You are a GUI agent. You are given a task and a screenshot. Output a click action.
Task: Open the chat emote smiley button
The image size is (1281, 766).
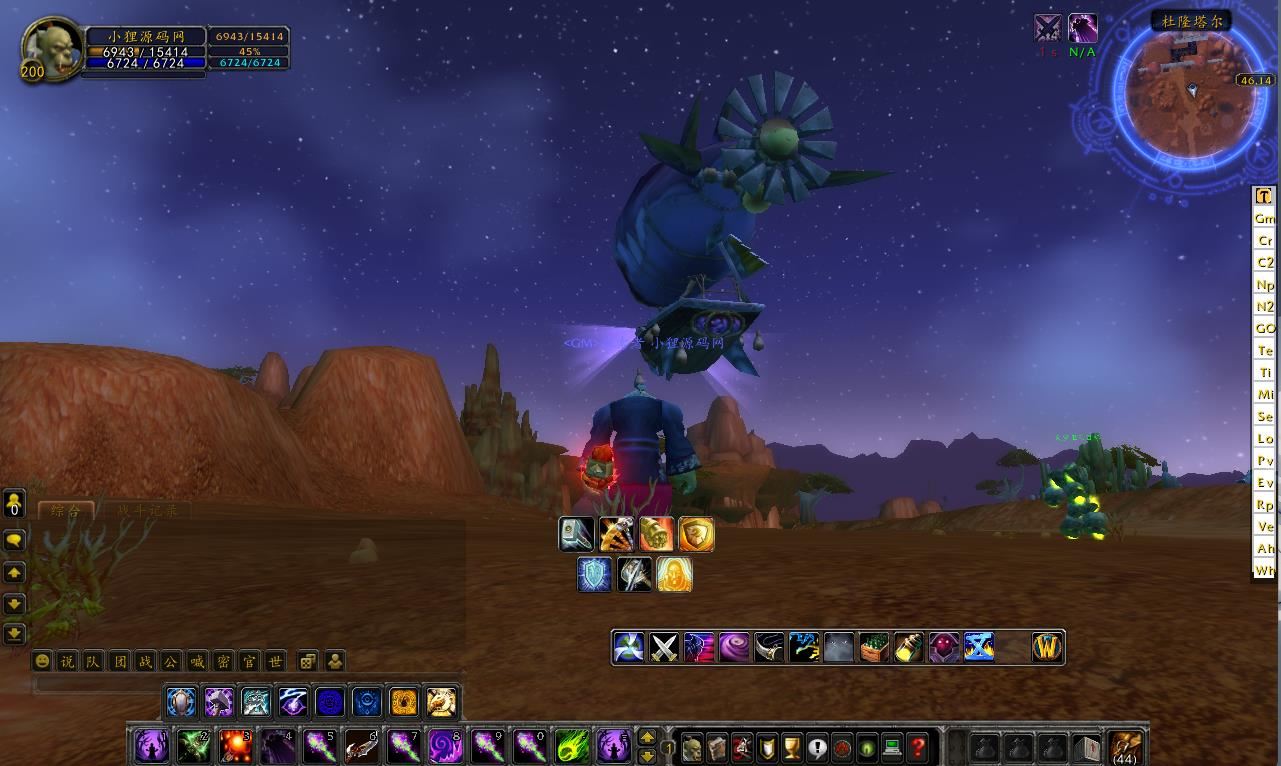tap(42, 661)
